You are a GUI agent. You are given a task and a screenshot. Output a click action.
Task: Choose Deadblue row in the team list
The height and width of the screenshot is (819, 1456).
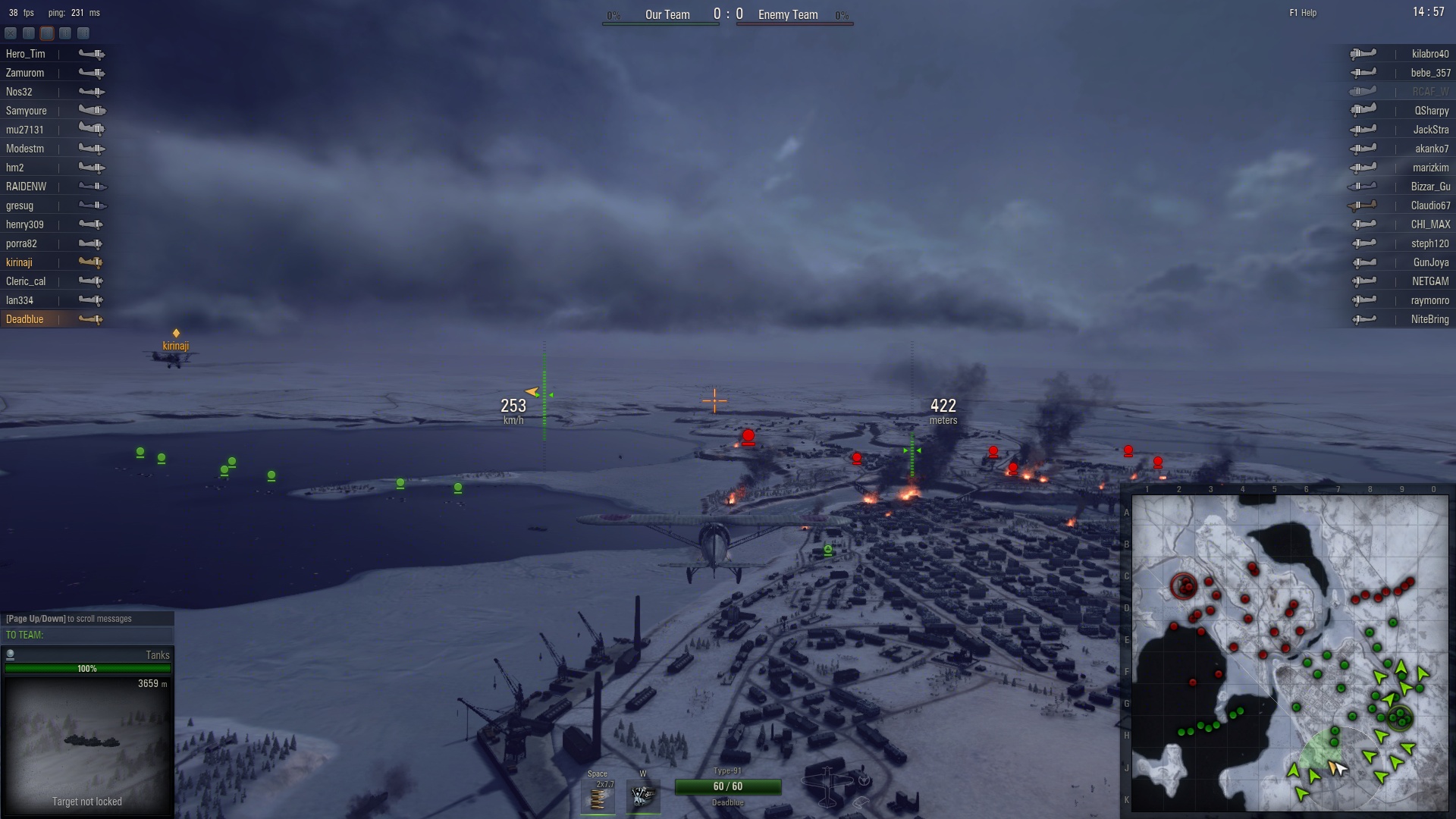coord(25,319)
